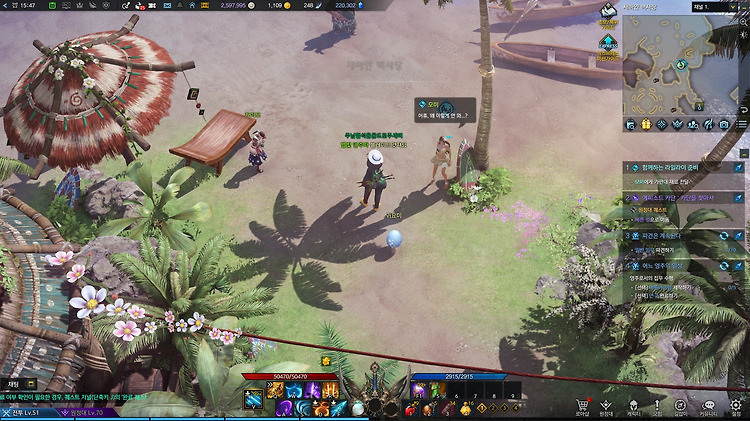Select the third quest tracker entry

680,236
